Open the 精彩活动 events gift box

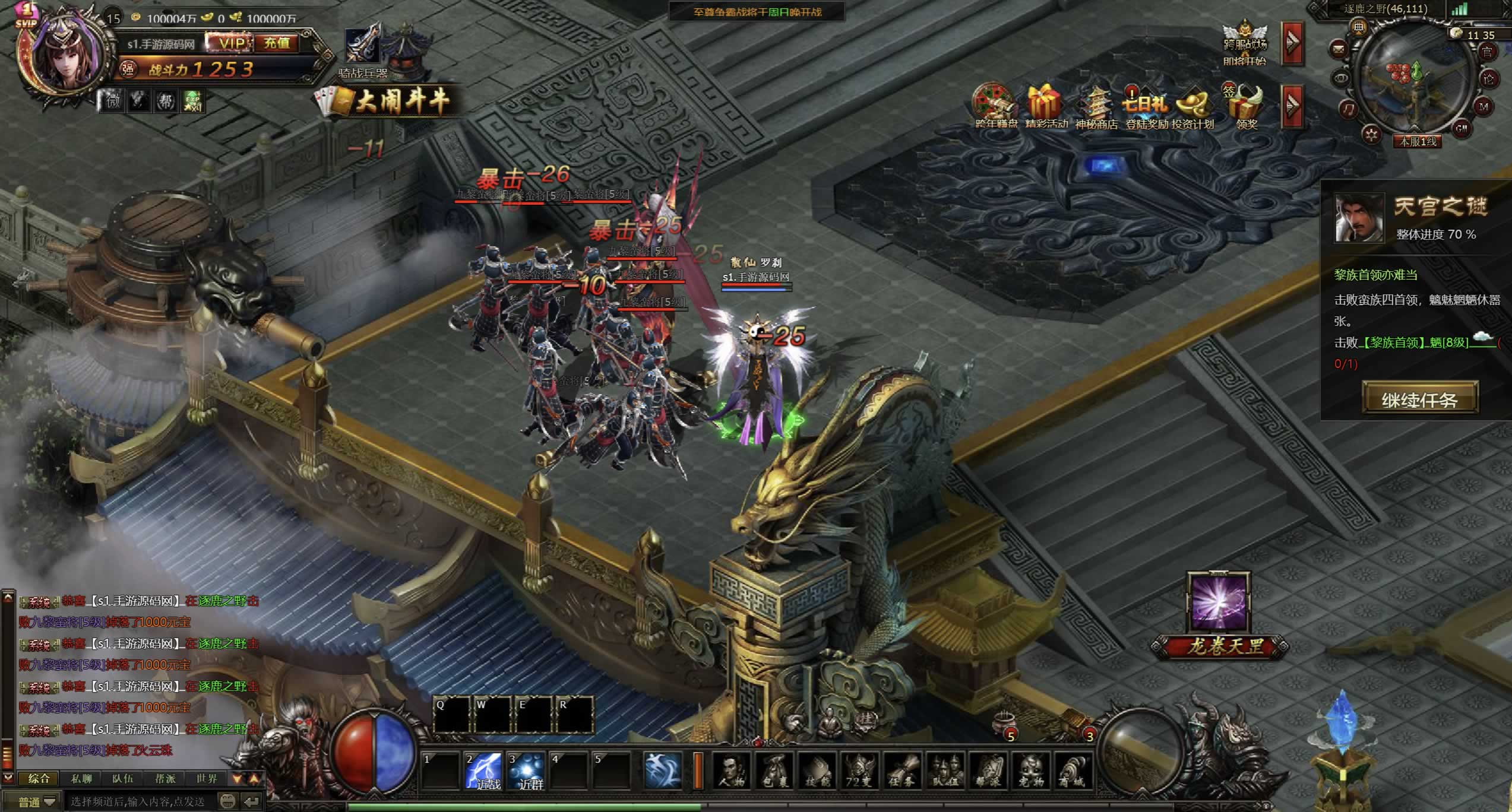click(1045, 107)
